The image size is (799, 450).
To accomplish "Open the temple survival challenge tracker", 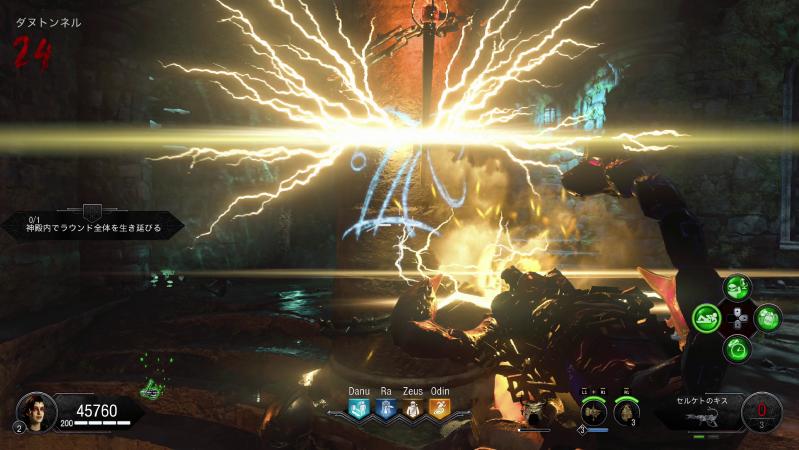I will (91, 223).
